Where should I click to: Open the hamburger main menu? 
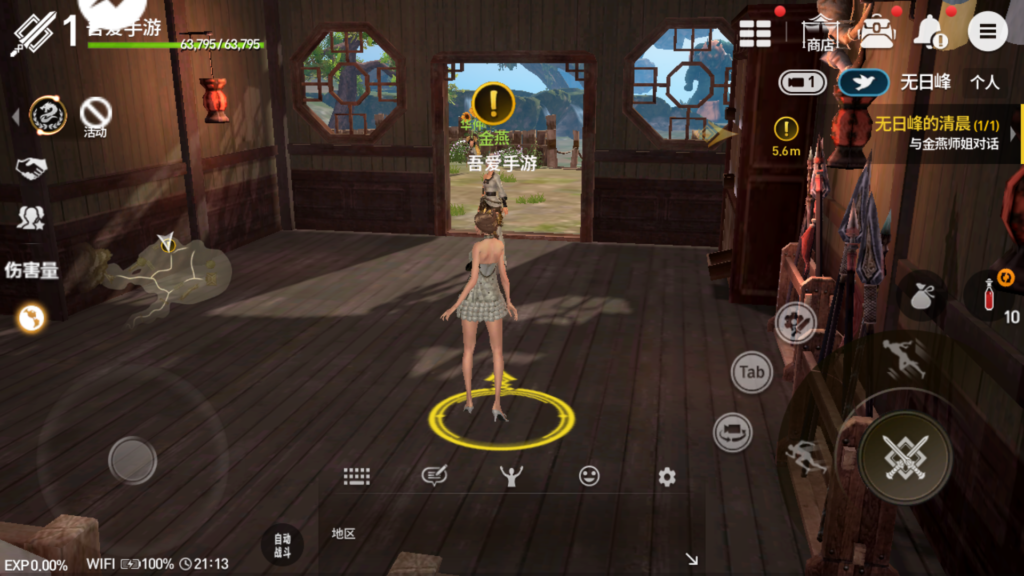[x=987, y=32]
